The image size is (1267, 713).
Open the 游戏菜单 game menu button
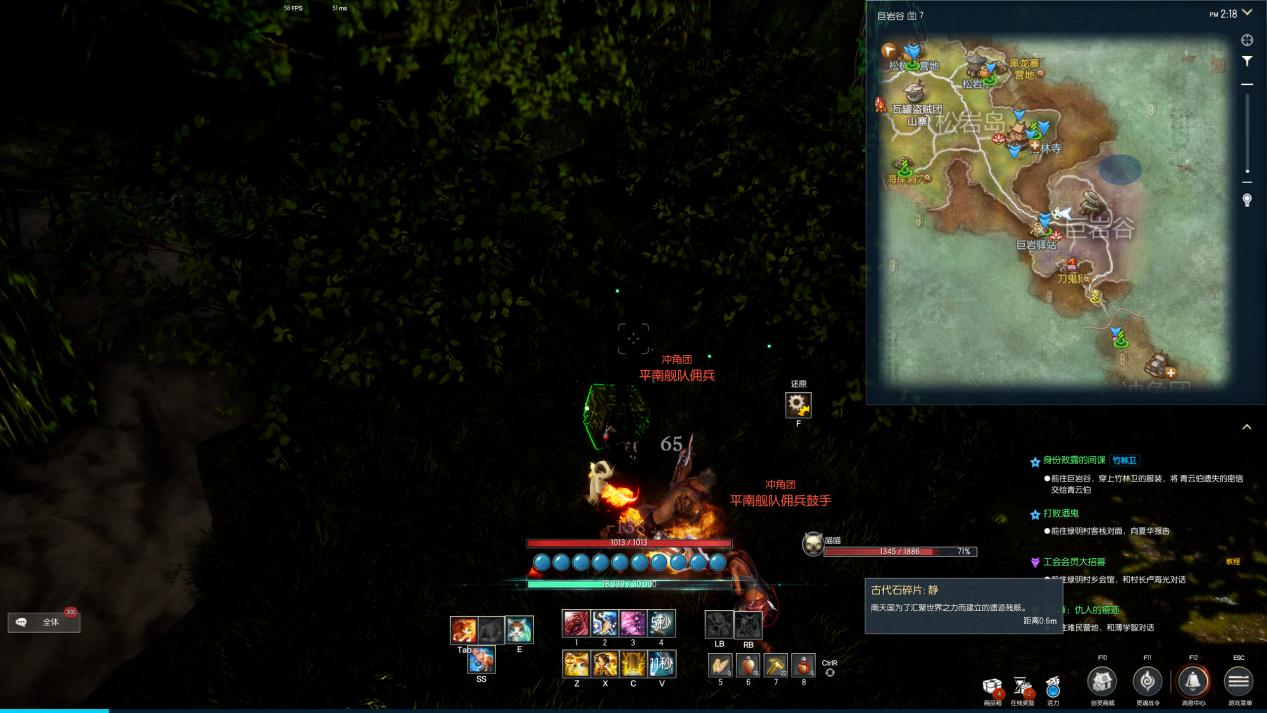pyautogui.click(x=1238, y=681)
